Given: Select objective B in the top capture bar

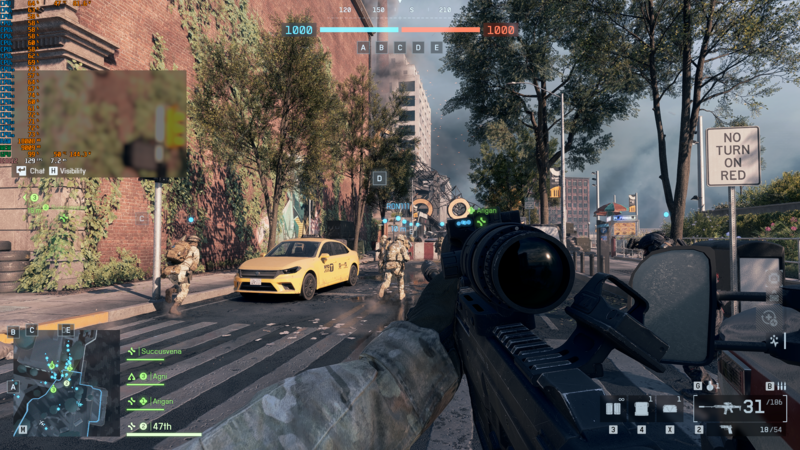Looking at the screenshot, I should (381, 47).
